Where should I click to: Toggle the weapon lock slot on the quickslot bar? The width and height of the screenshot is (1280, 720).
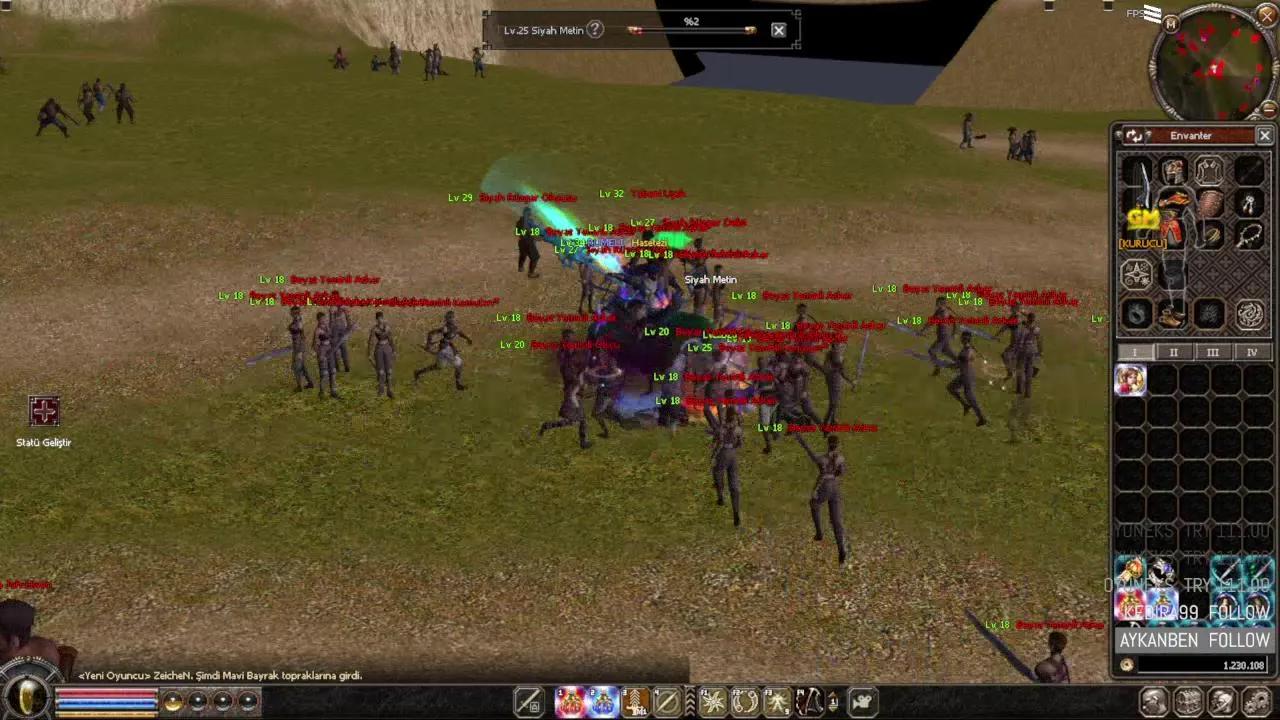[x=529, y=702]
